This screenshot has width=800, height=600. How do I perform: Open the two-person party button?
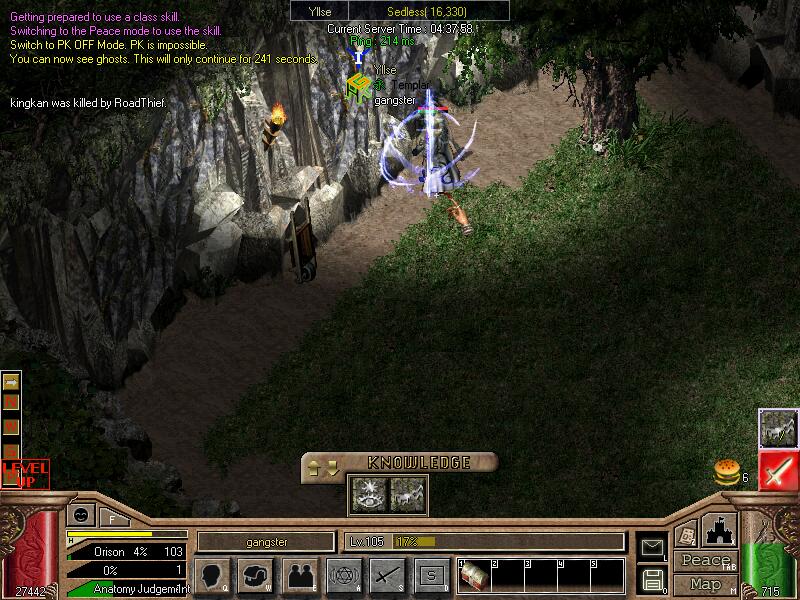click(x=299, y=575)
